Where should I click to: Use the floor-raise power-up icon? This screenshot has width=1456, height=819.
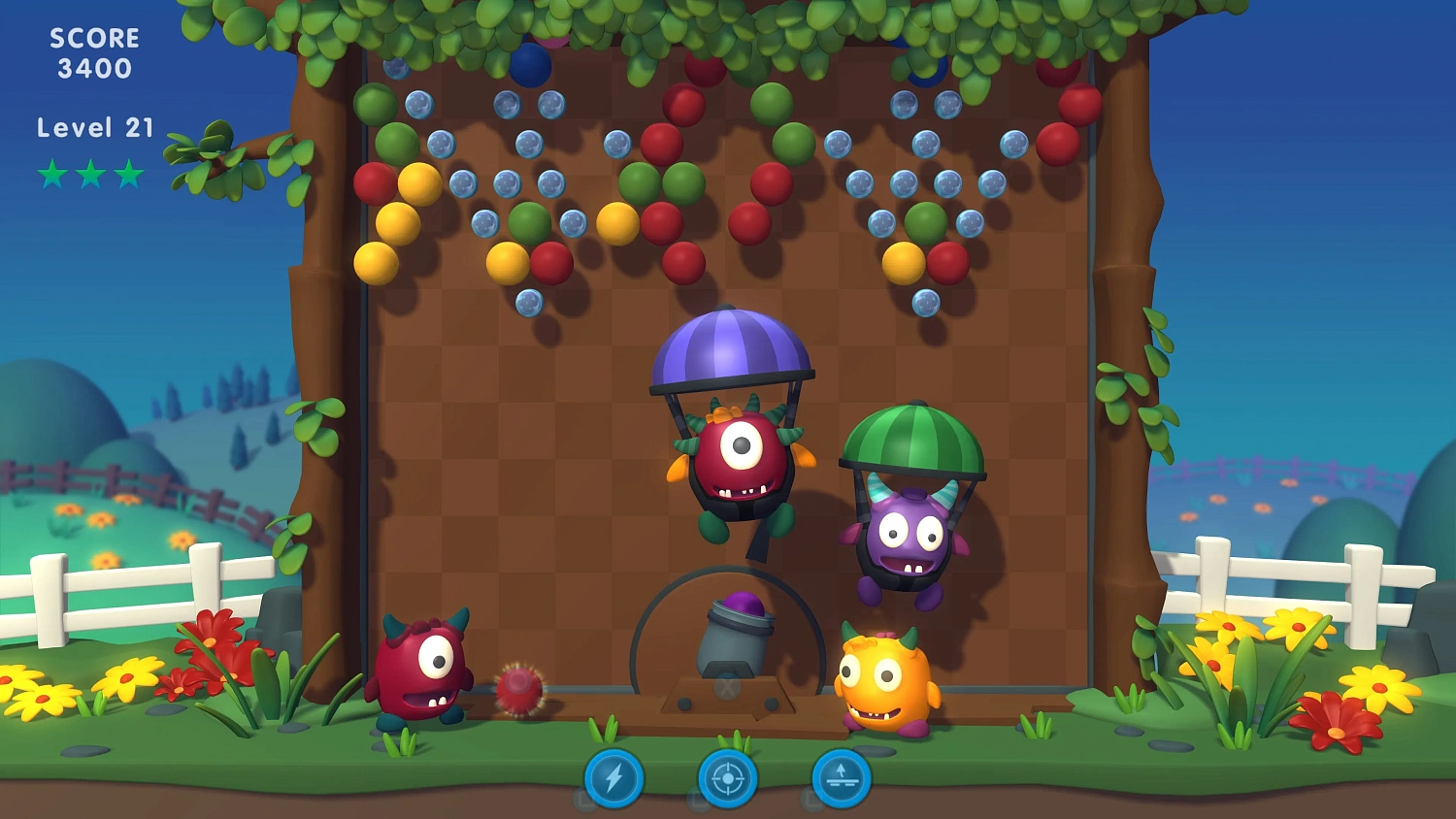841,778
